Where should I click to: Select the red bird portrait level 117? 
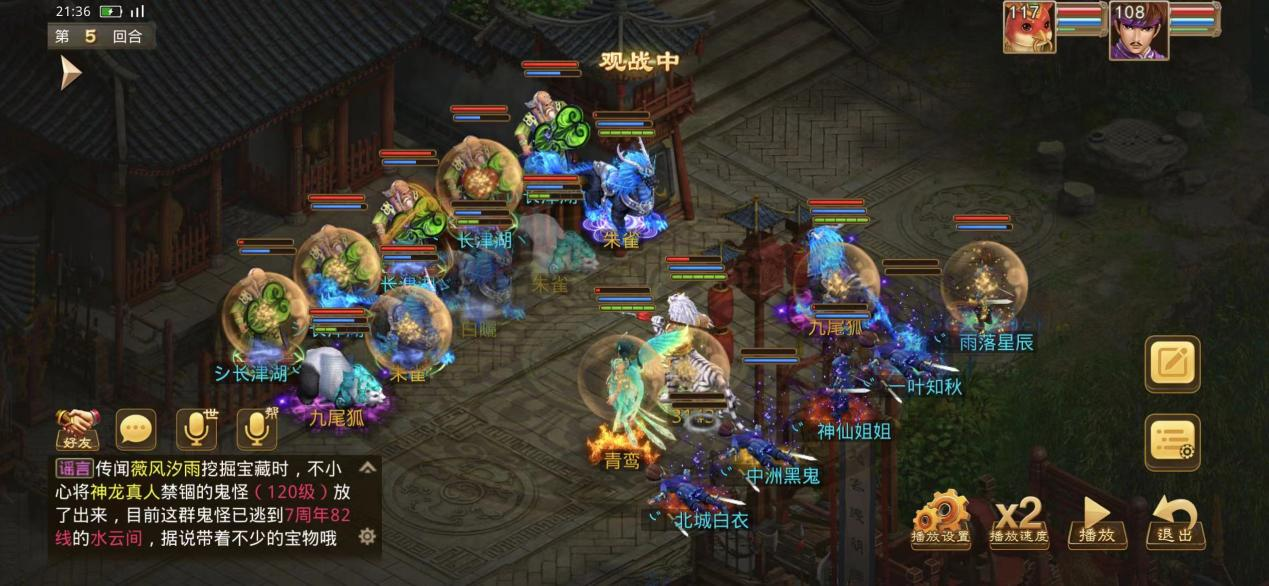click(x=1029, y=27)
